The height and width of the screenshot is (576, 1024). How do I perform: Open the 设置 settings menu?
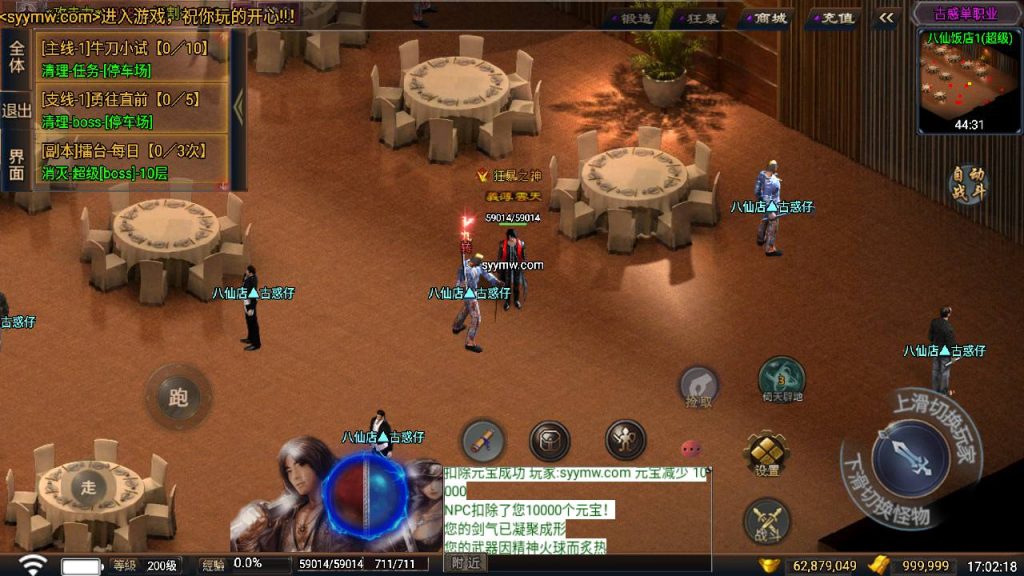pyautogui.click(x=767, y=455)
